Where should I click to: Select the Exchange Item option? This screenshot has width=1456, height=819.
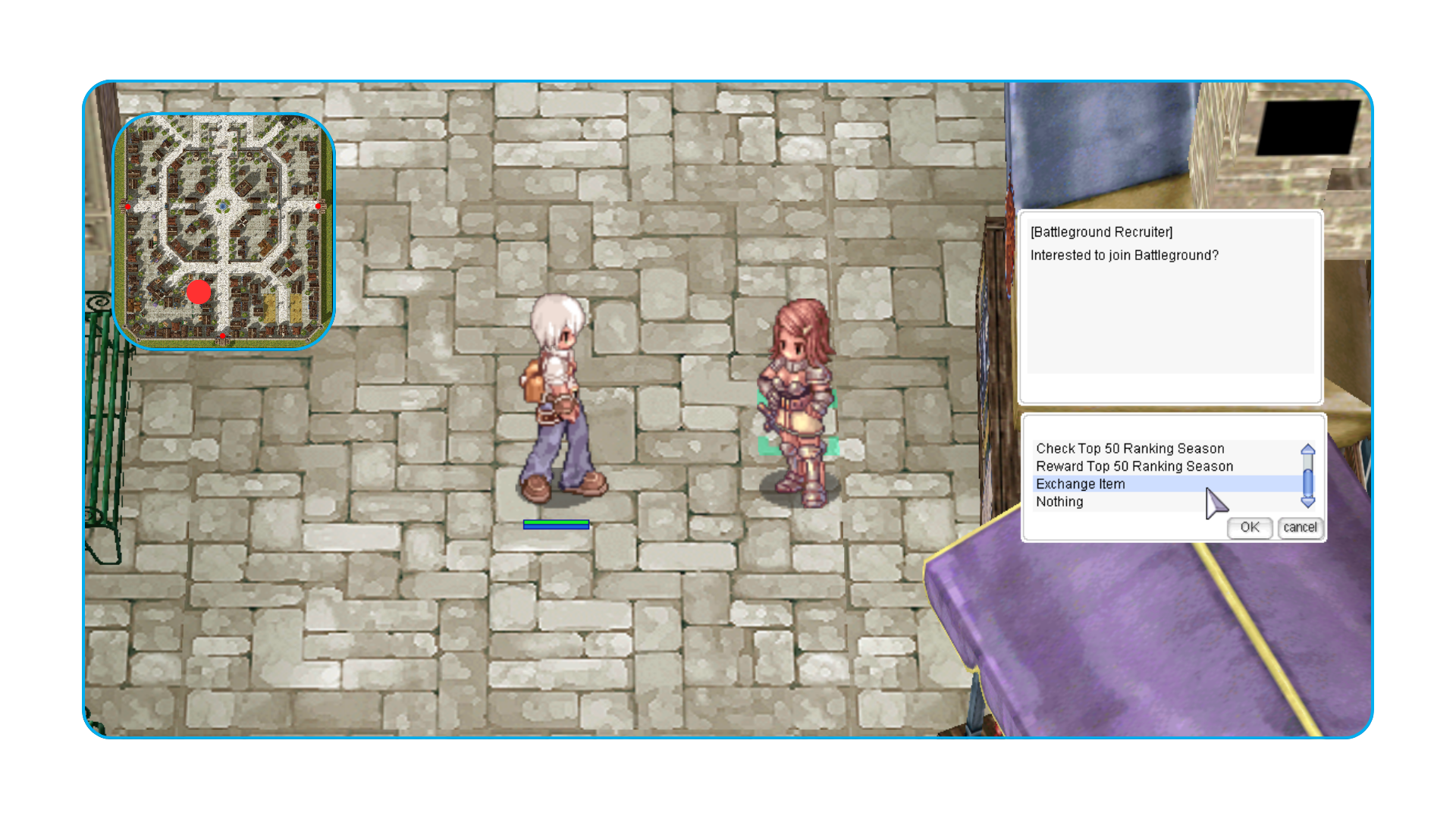(1081, 484)
